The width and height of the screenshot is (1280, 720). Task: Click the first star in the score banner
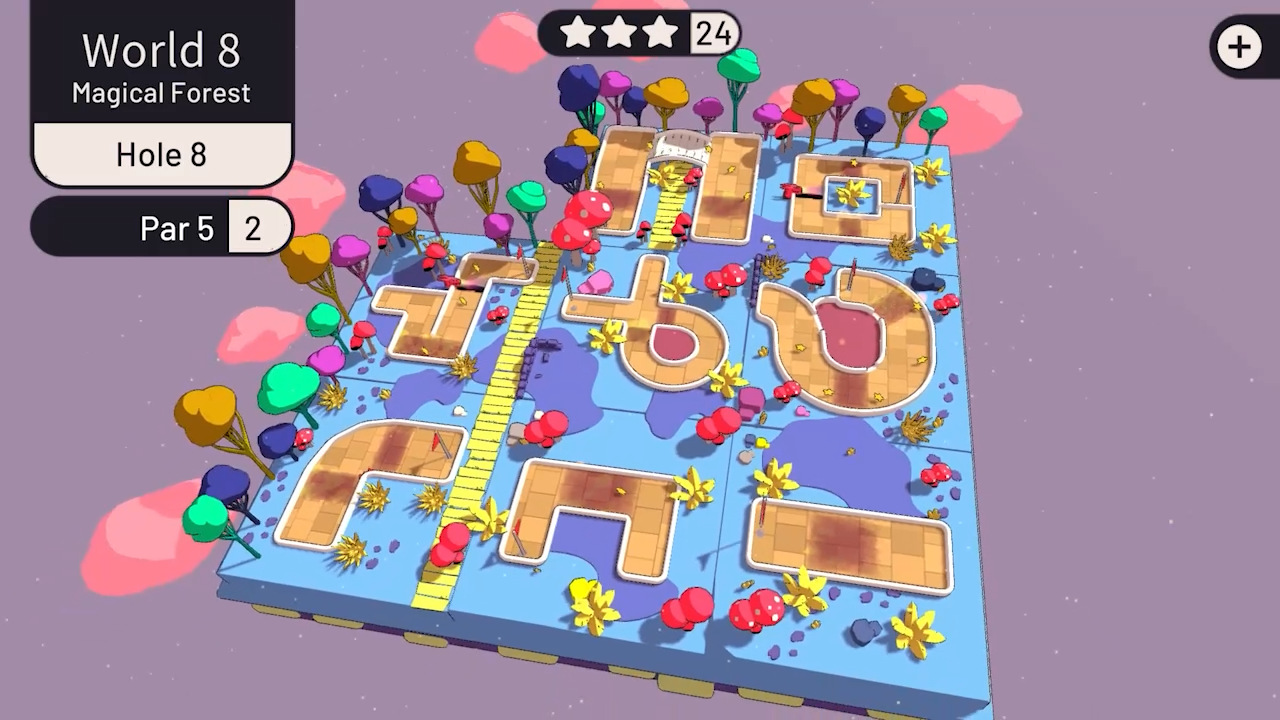(x=580, y=33)
